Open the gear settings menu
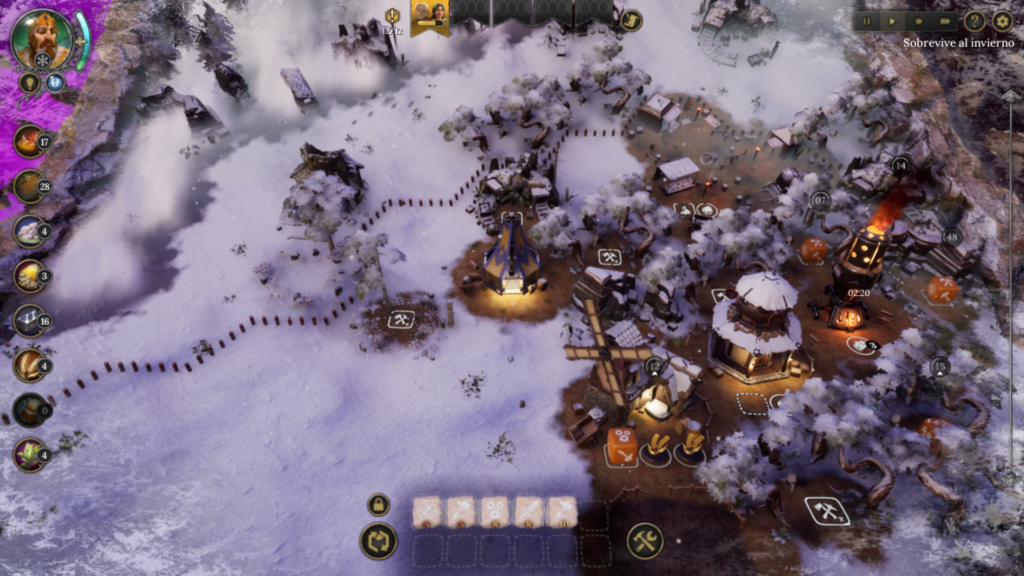The image size is (1024, 576). click(x=1002, y=20)
